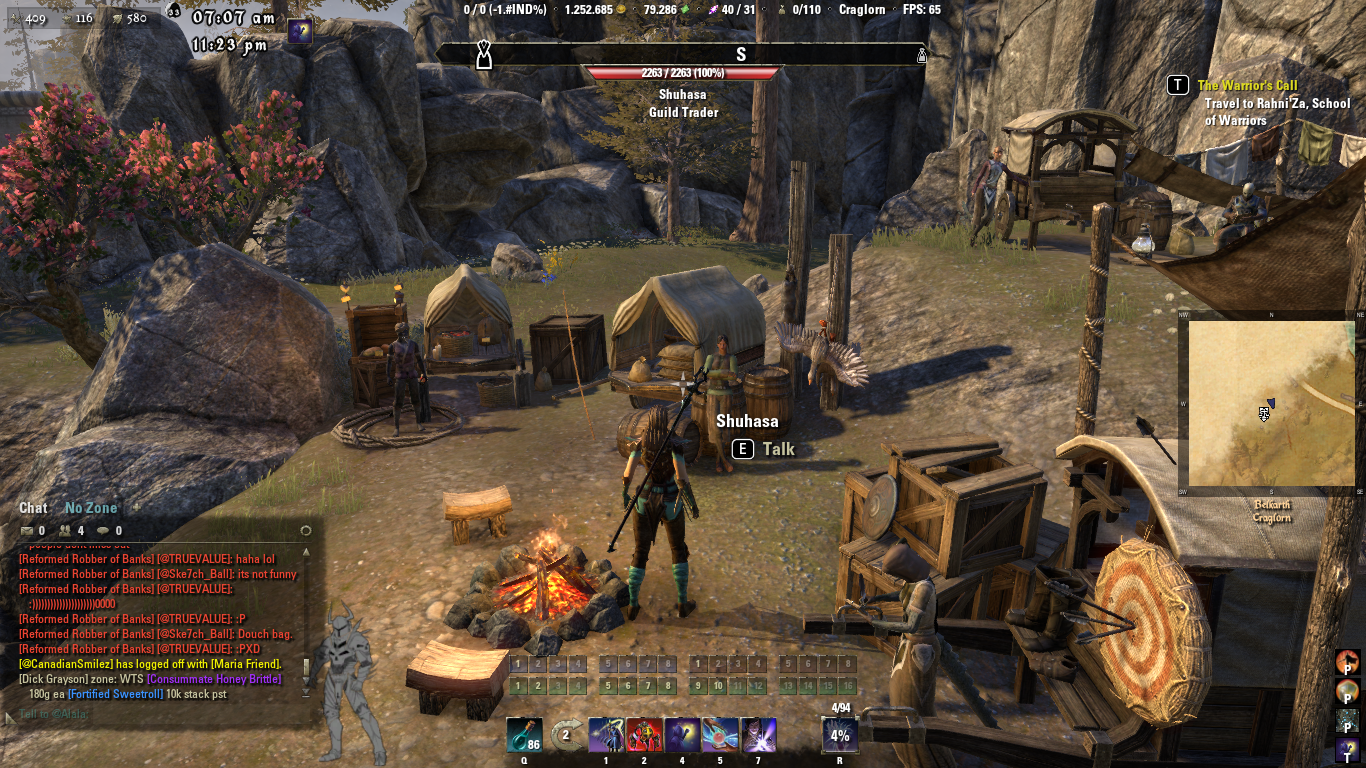Click Shuhasa's red health bar
1366x768 pixels.
pyautogui.click(x=683, y=72)
